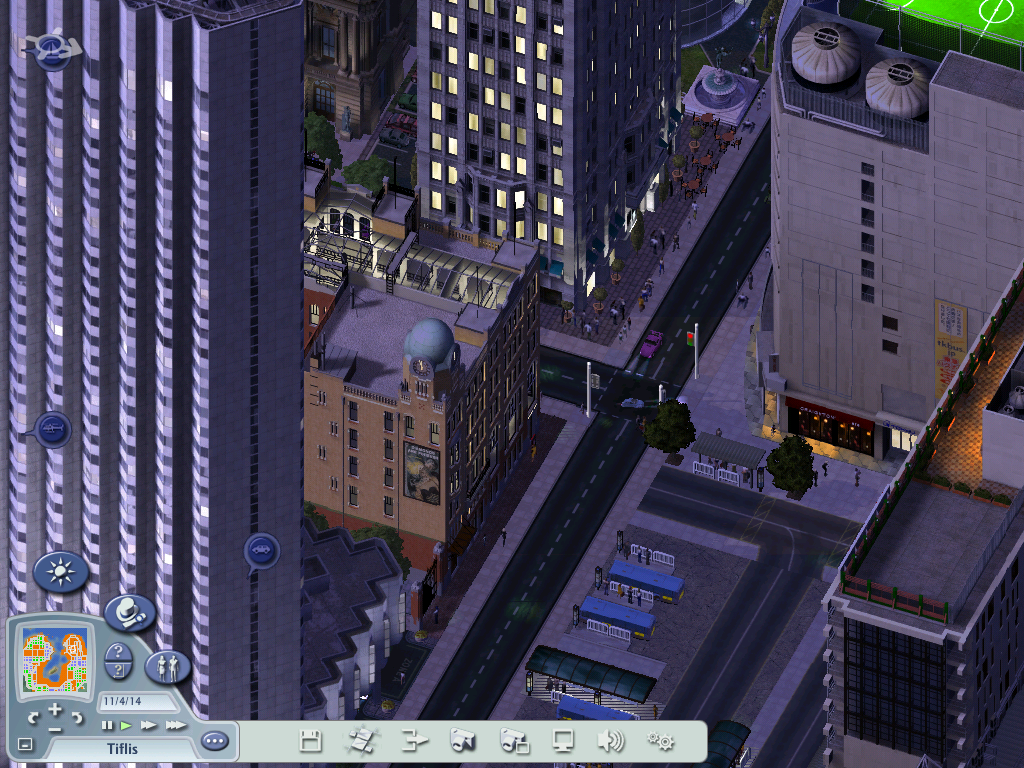Open My Sim mode with two figures
The width and height of the screenshot is (1024, 768).
point(167,665)
